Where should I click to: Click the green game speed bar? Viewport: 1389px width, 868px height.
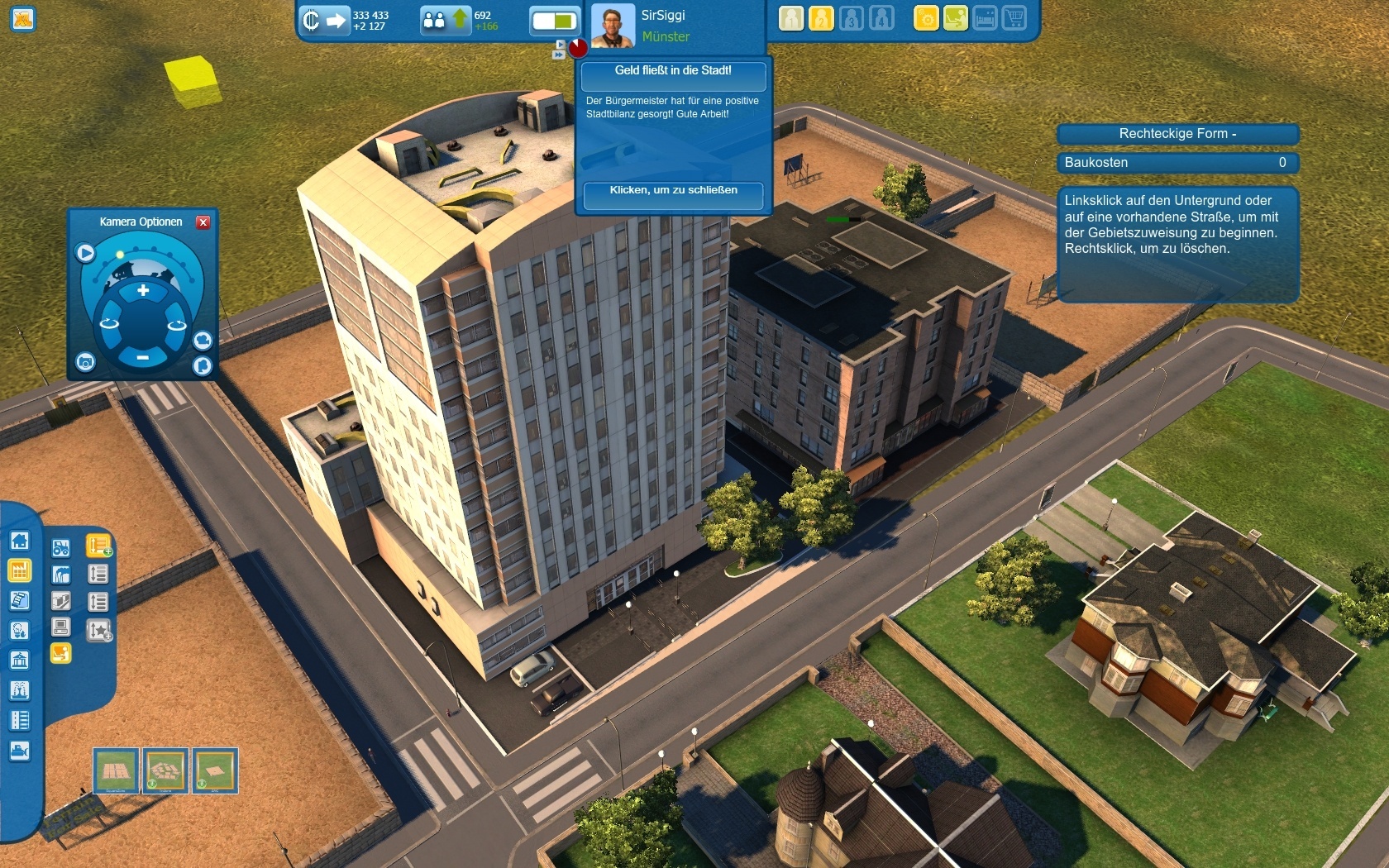(x=552, y=21)
